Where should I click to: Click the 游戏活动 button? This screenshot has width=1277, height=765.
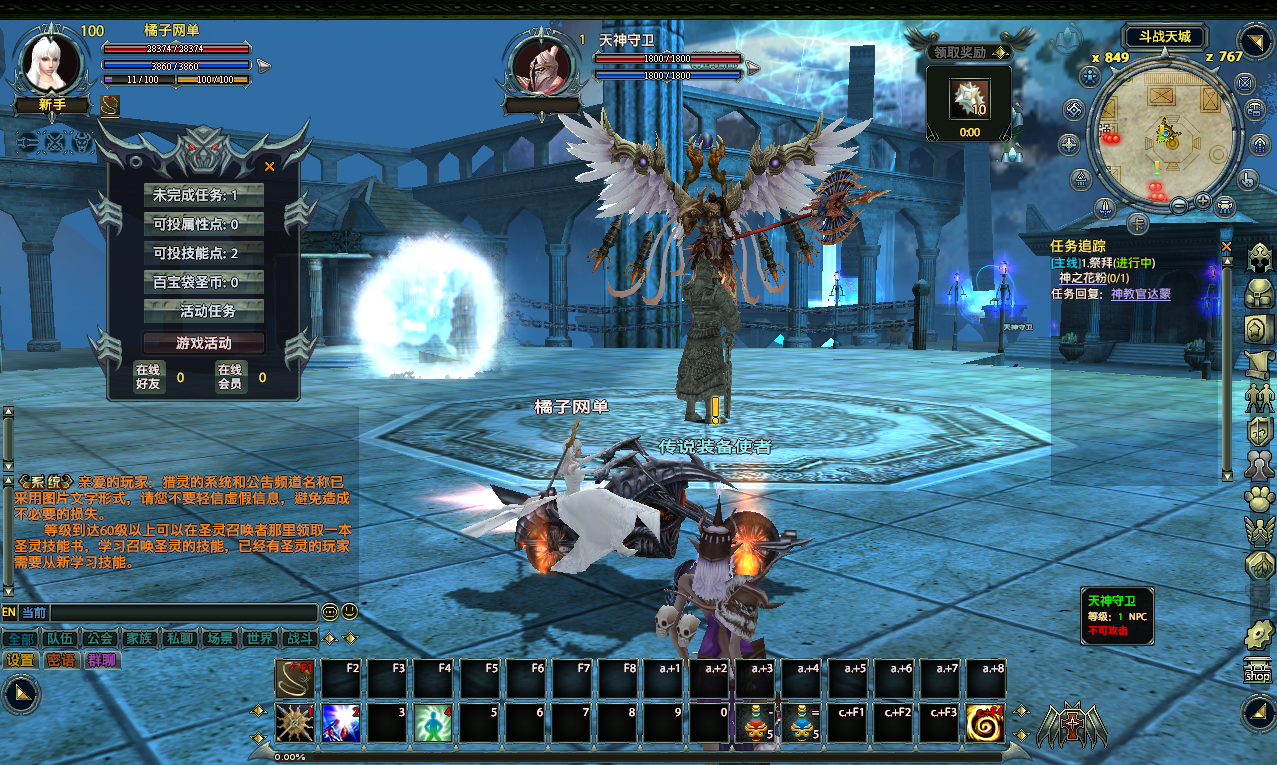pos(204,343)
